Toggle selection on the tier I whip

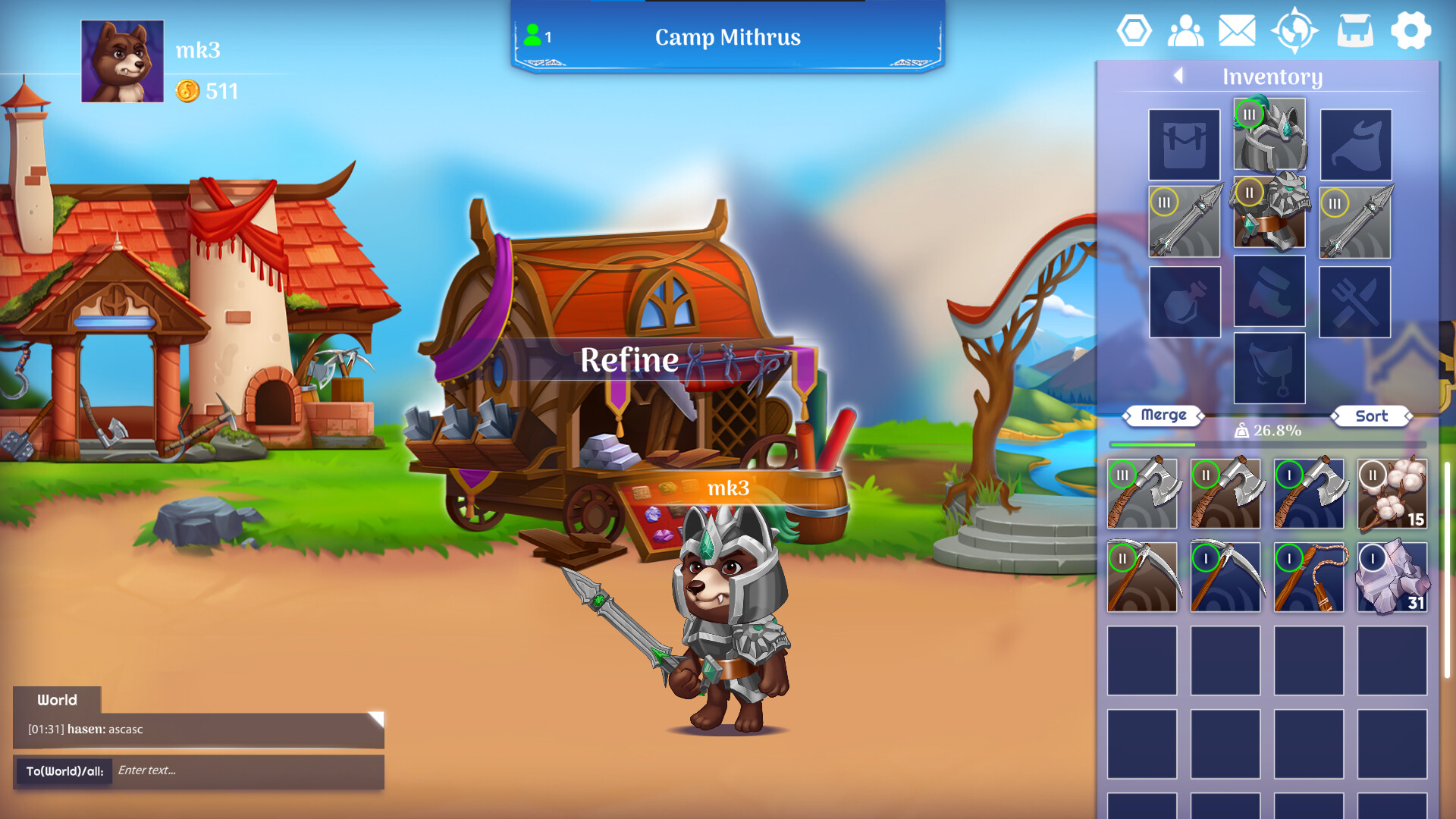[1310, 576]
